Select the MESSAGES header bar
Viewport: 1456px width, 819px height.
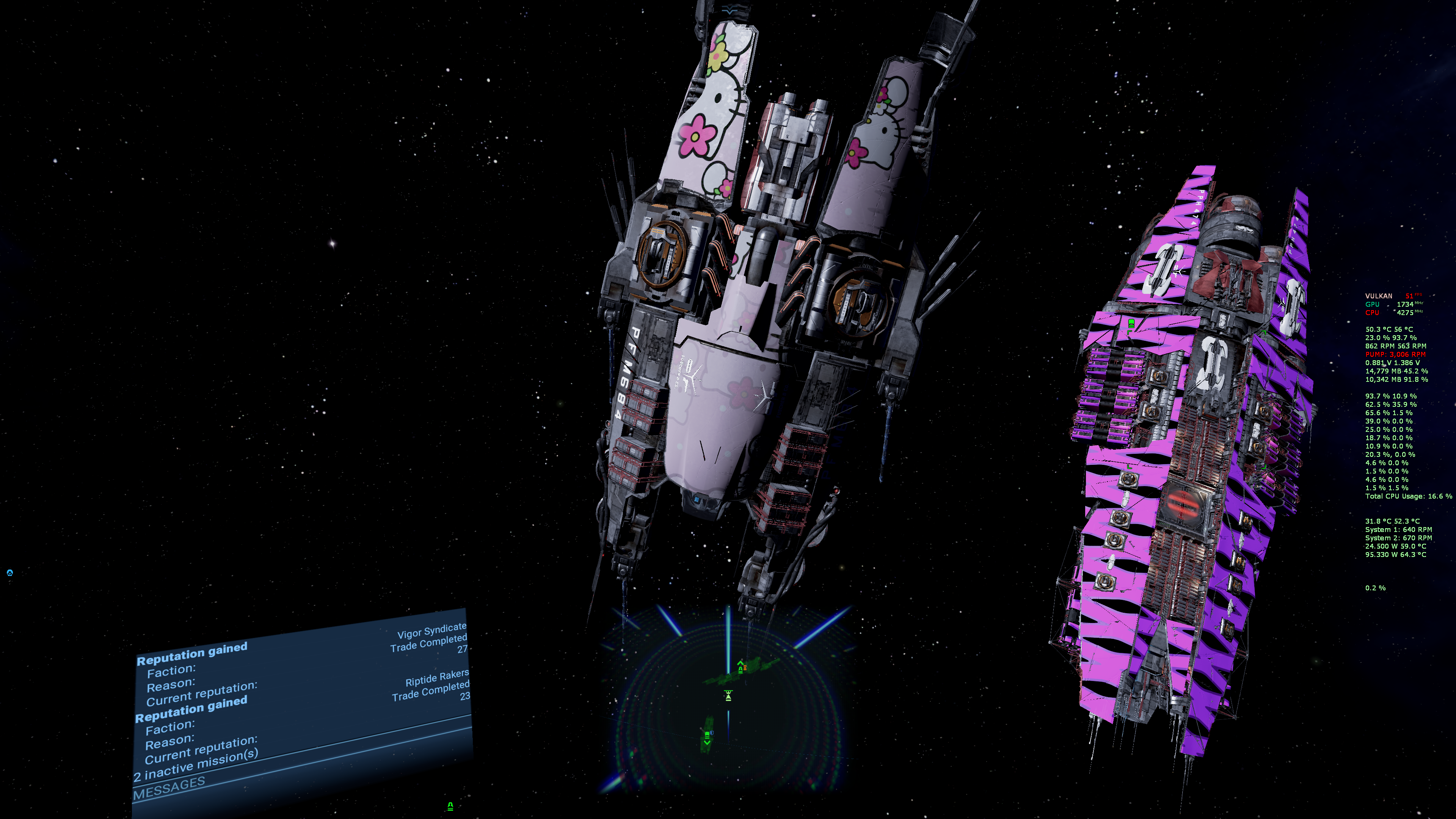tap(169, 788)
